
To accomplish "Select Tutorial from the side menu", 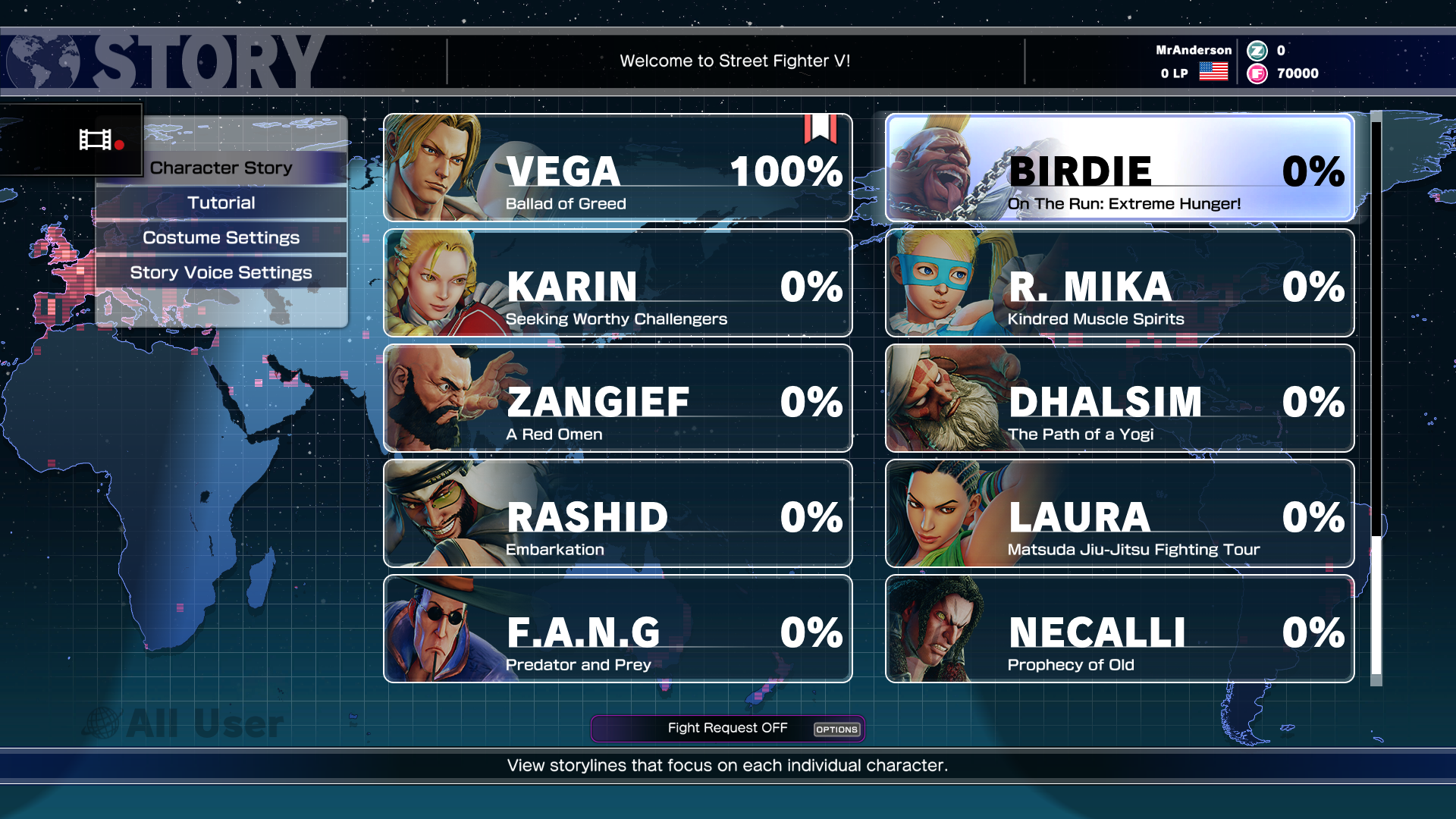I will tap(222, 202).
